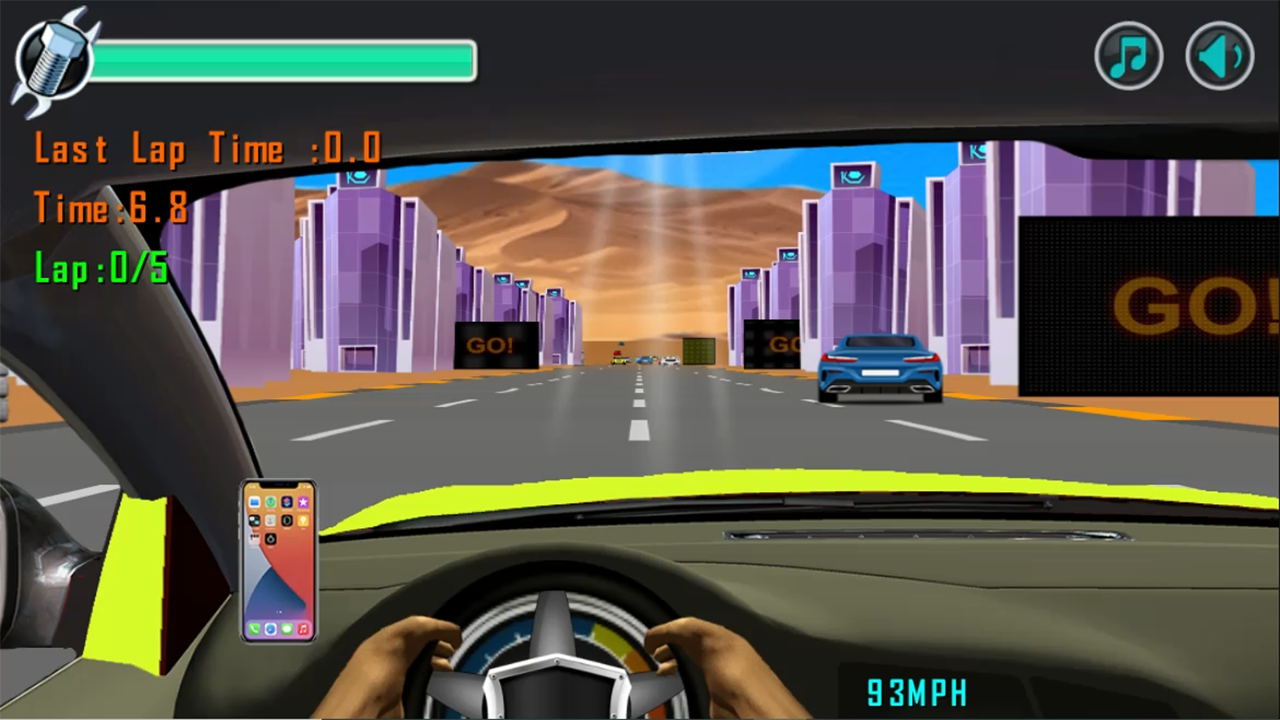The height and width of the screenshot is (720, 1280).
Task: Tap the yellow lightbulb app on the phone
Action: click(303, 522)
